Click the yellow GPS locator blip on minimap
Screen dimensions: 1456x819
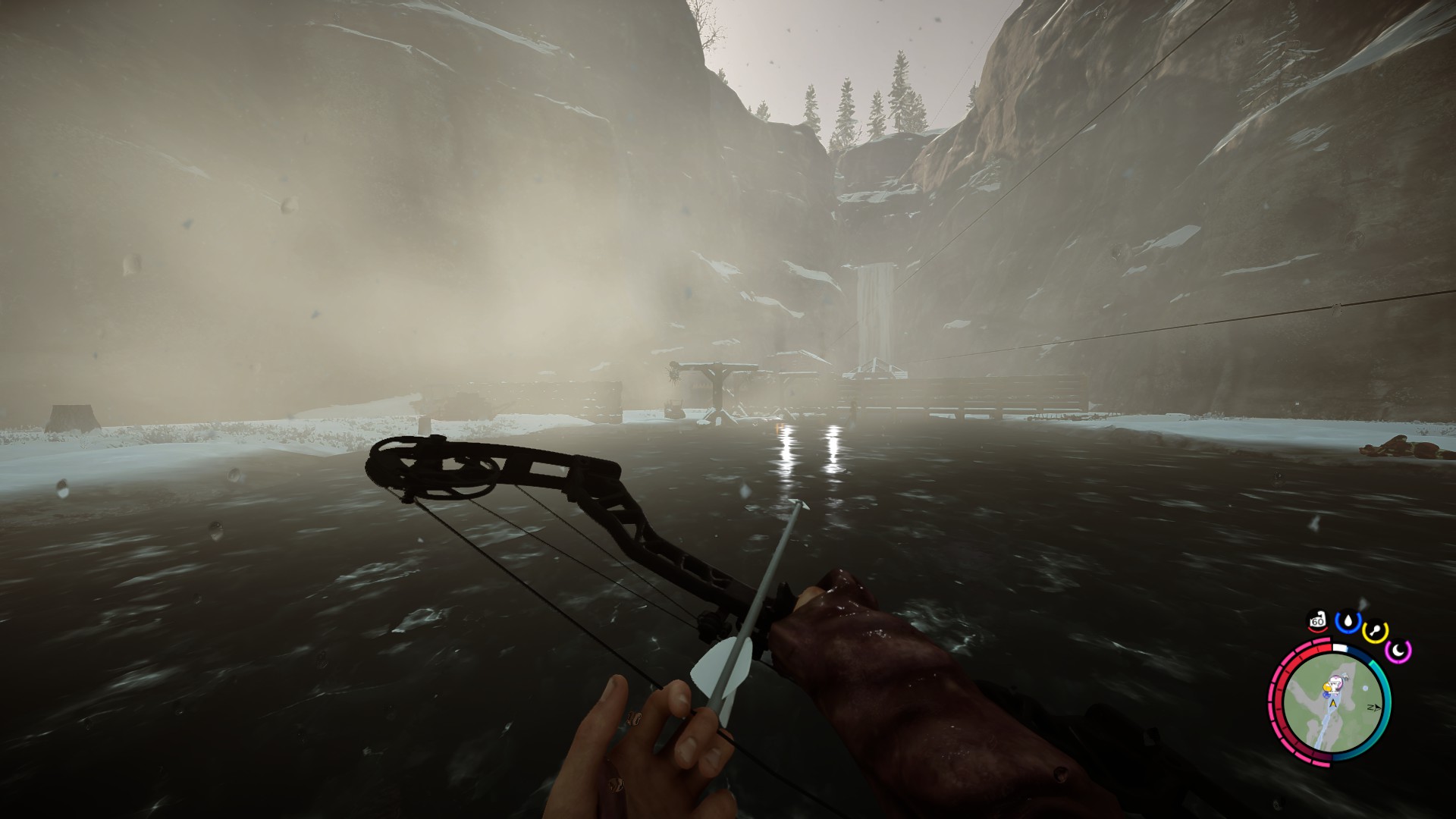click(1326, 686)
